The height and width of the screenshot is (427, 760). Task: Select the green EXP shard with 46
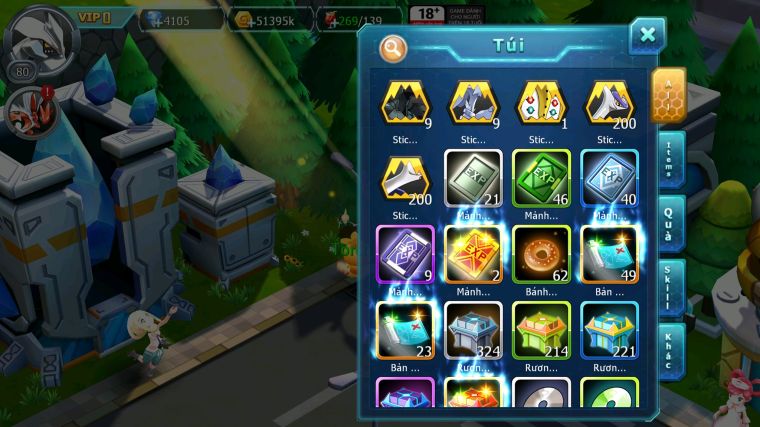[x=541, y=178]
